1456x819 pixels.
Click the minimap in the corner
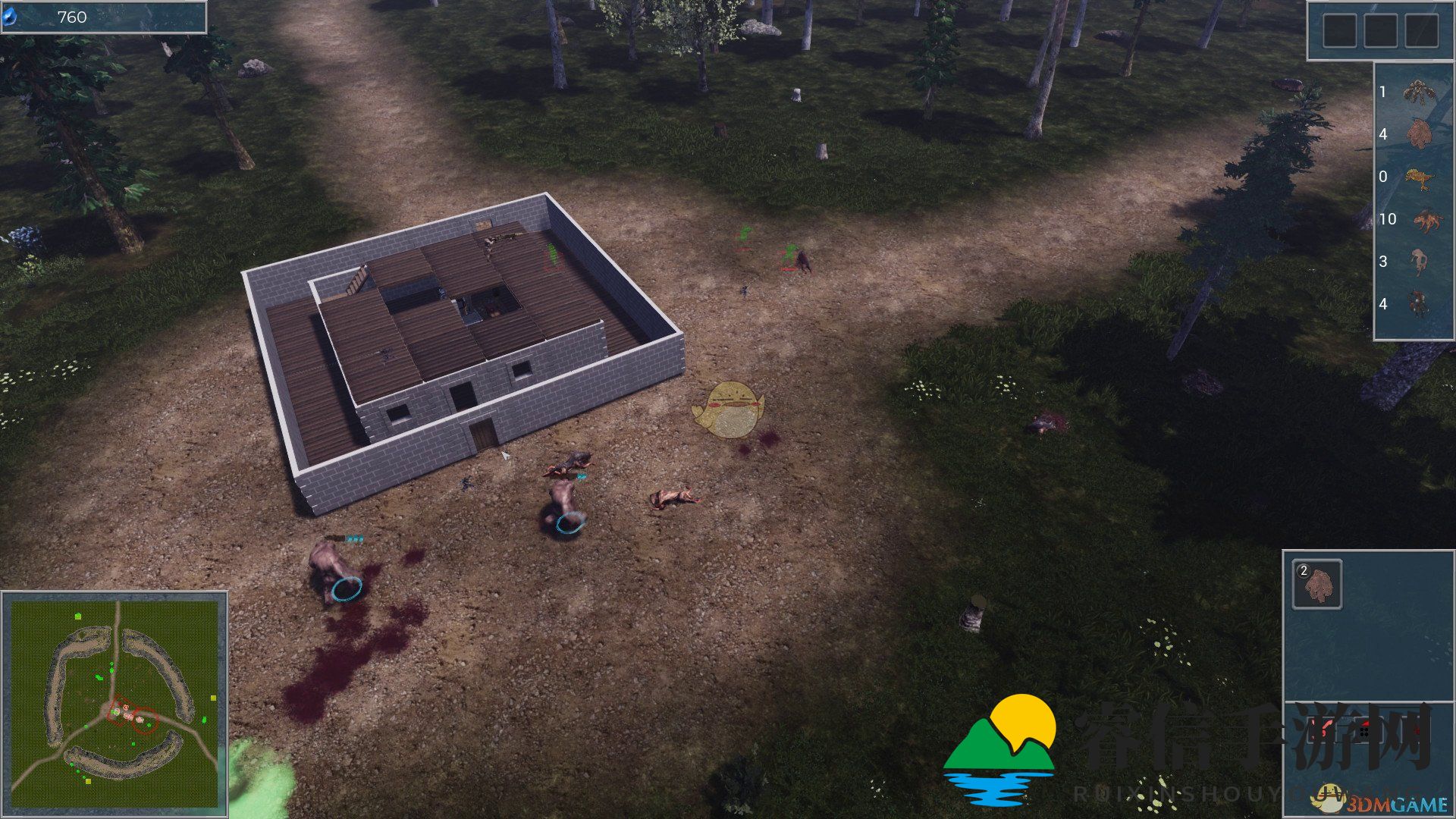coord(114,702)
